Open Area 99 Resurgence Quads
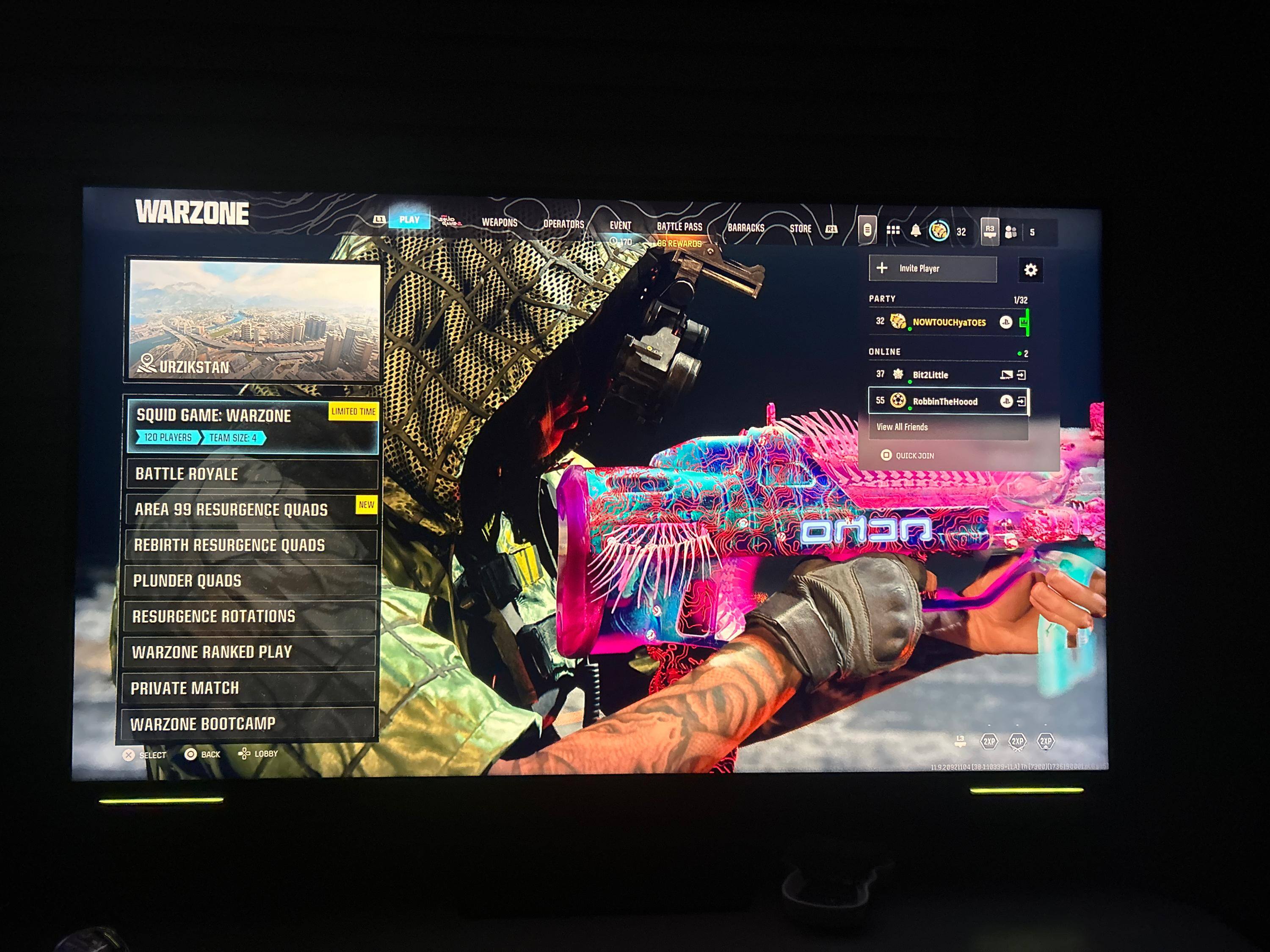 pyautogui.click(x=250, y=509)
